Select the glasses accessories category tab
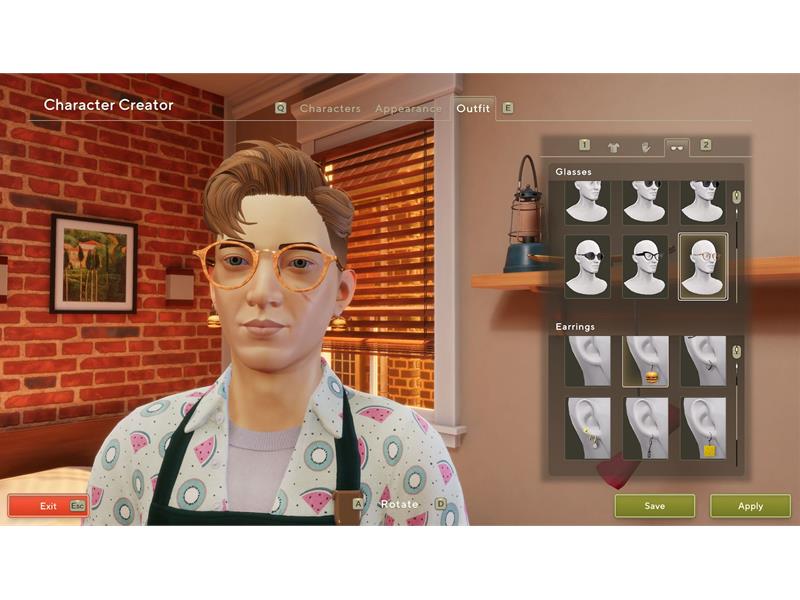 point(677,146)
